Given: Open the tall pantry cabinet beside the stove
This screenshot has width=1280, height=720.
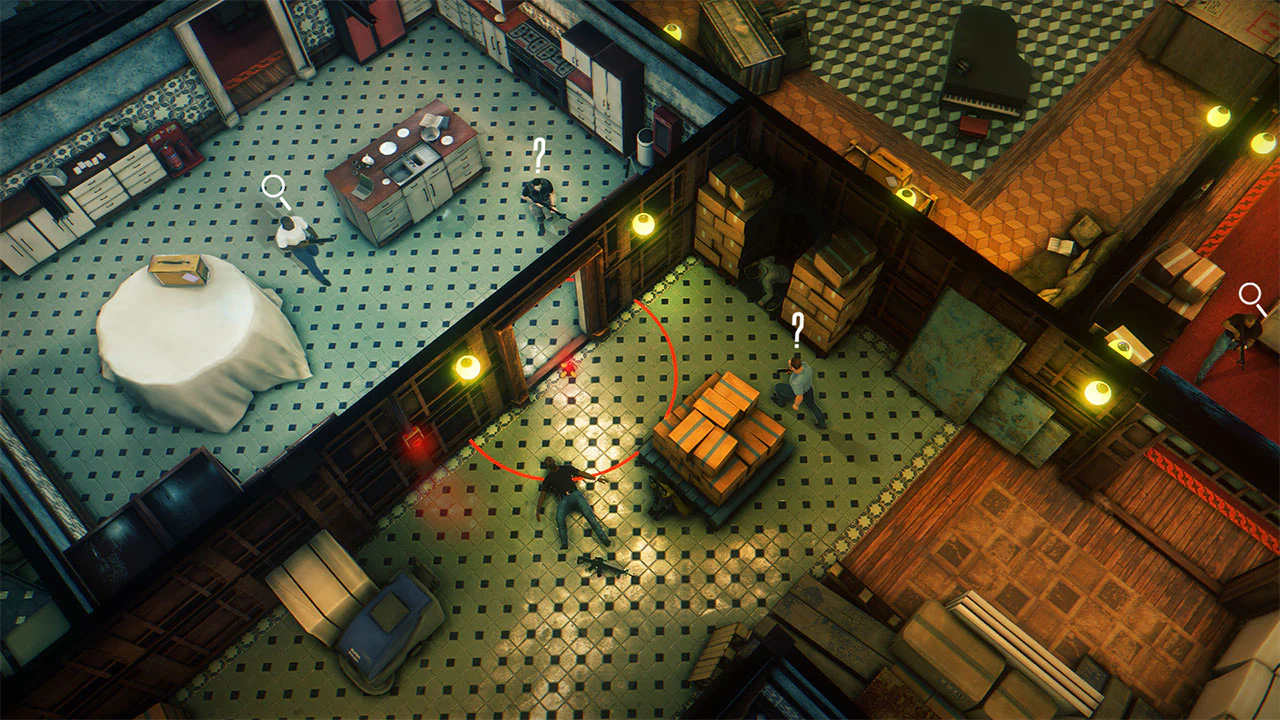Looking at the screenshot, I should coord(595,75).
